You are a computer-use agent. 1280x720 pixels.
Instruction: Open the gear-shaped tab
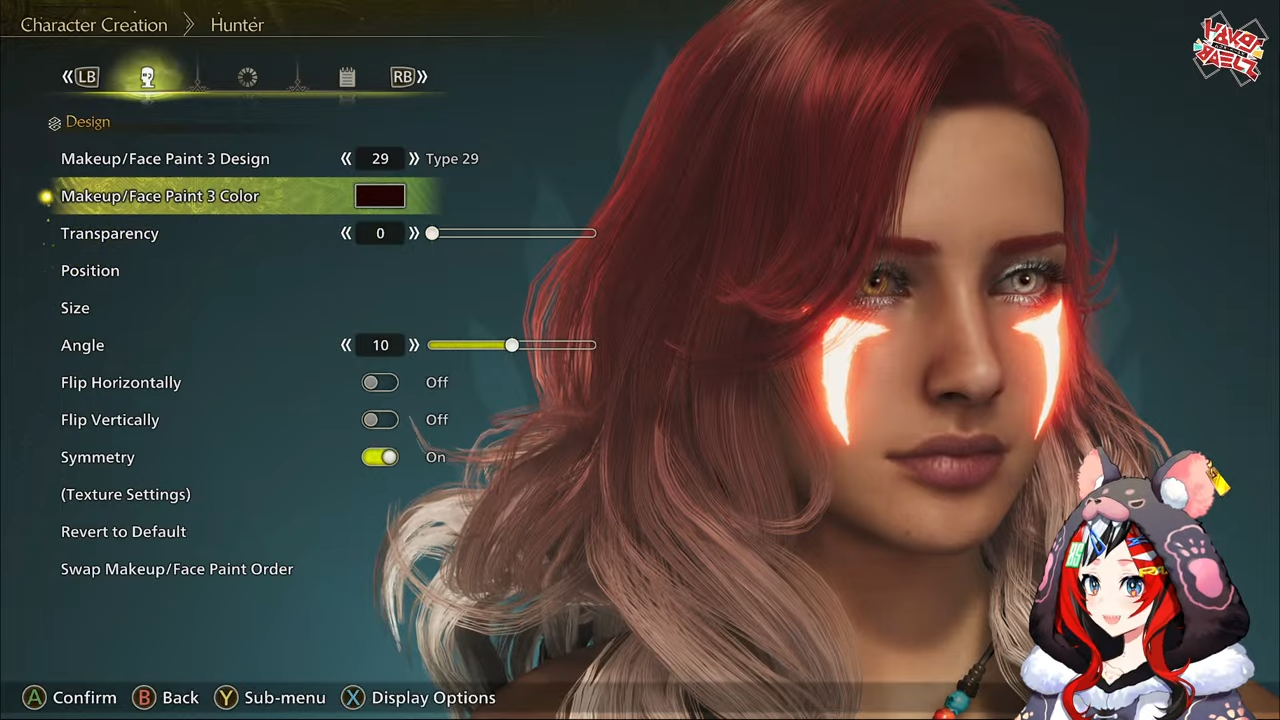[247, 77]
